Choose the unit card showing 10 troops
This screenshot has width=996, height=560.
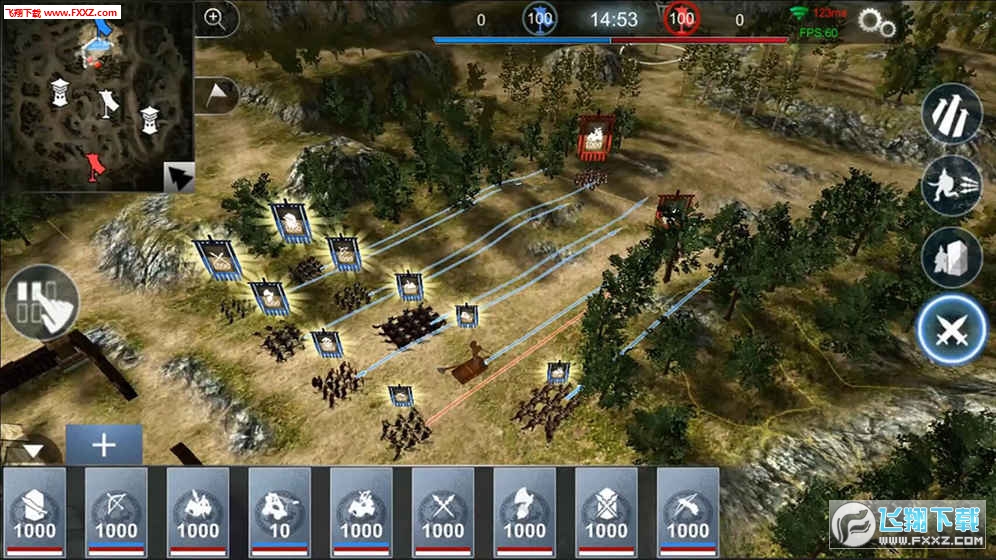tap(280, 512)
